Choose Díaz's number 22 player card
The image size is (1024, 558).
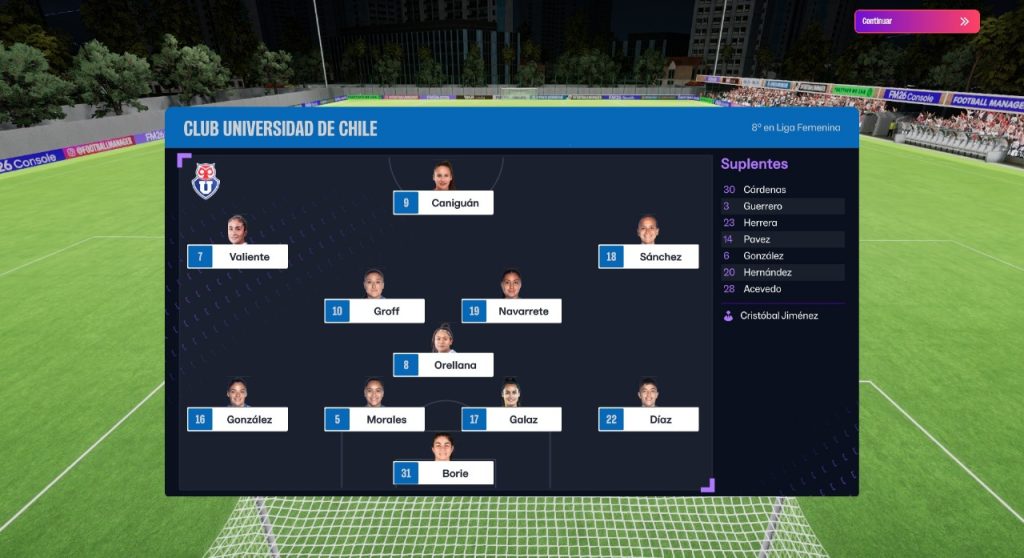tap(648, 419)
